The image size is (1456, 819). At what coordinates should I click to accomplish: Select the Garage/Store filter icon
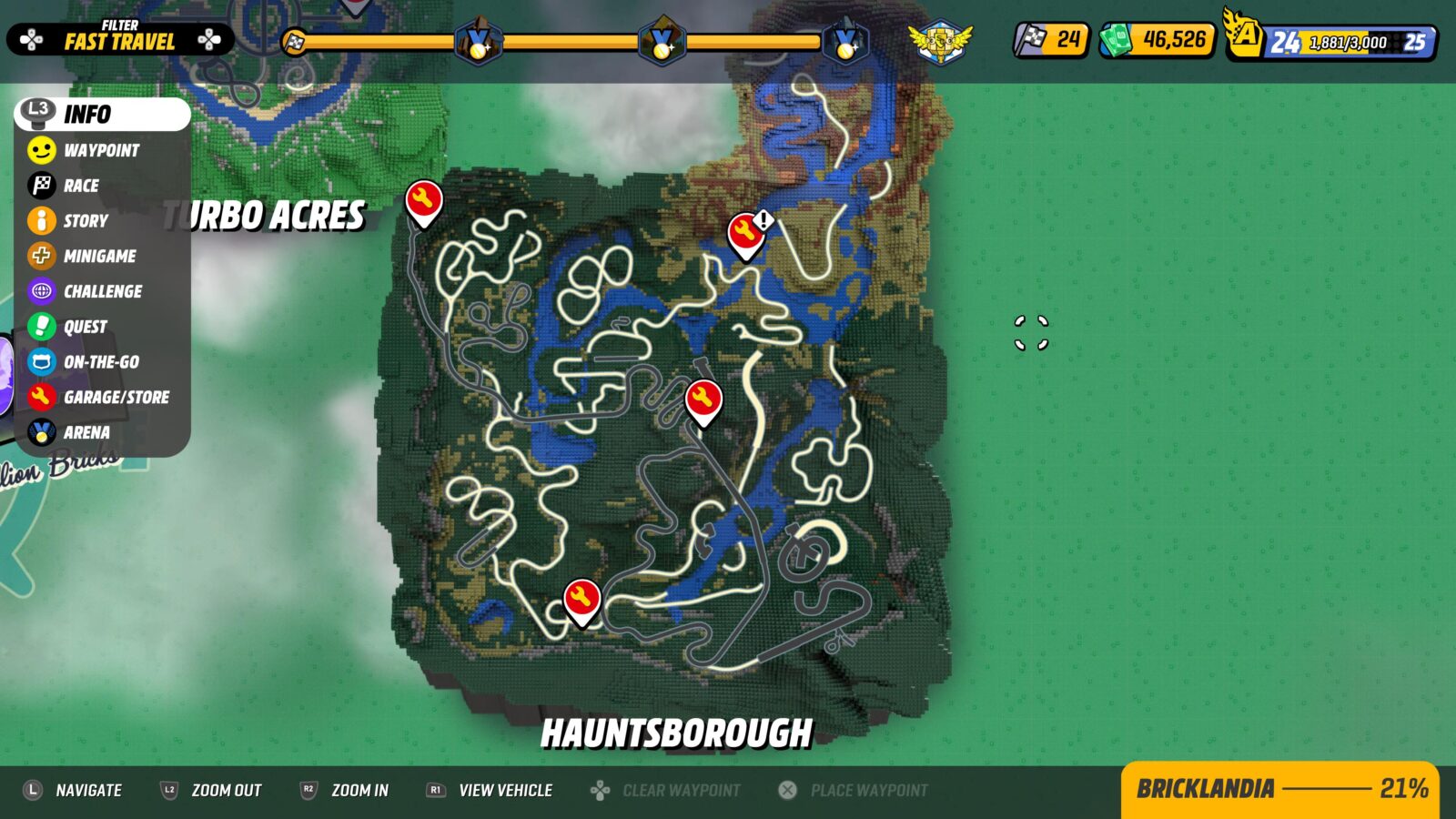[x=38, y=397]
